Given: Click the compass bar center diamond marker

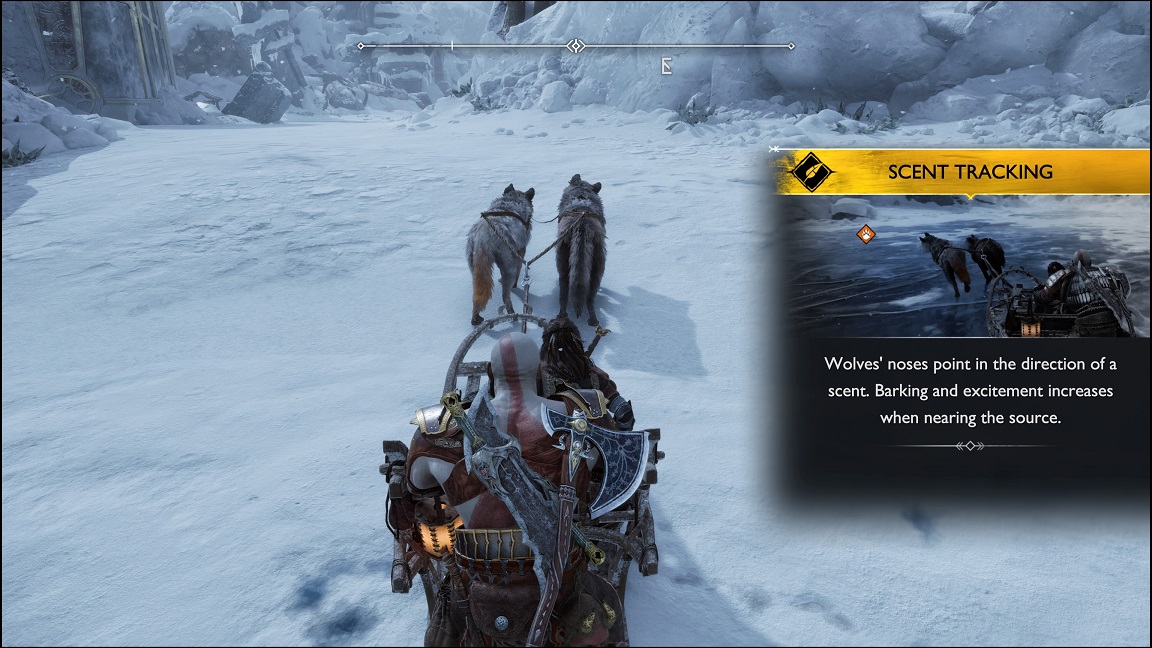Looking at the screenshot, I should click(x=575, y=46).
